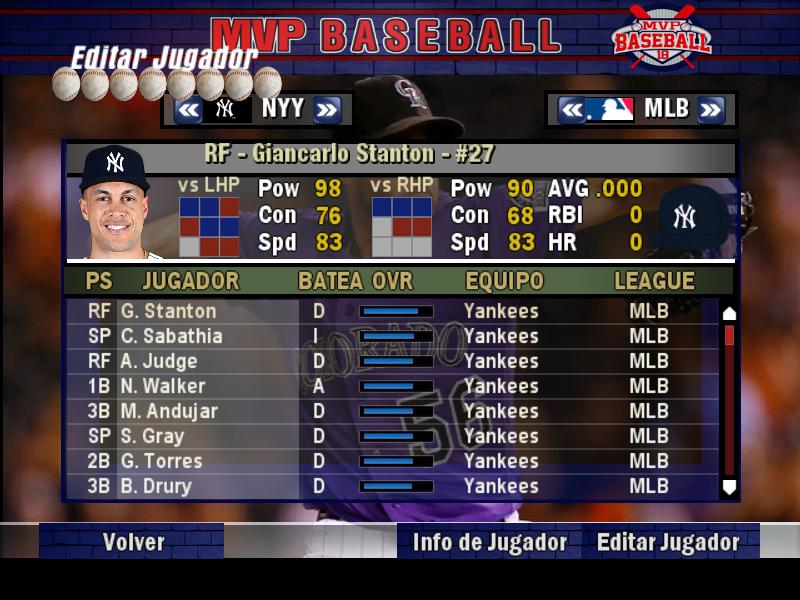The width and height of the screenshot is (800, 600).
Task: Click the roster list's up arrow
Action: click(x=729, y=313)
